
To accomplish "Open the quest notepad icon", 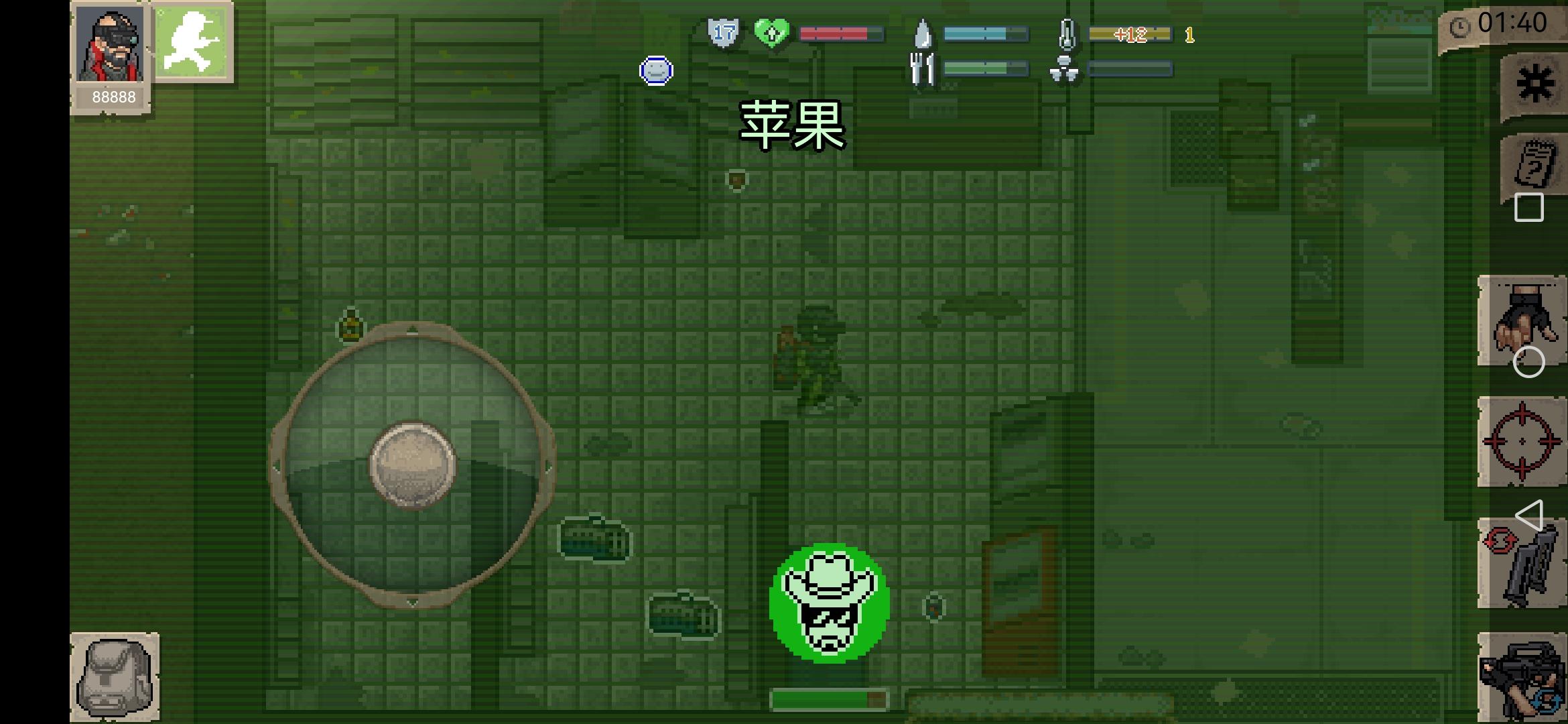I will [1534, 164].
